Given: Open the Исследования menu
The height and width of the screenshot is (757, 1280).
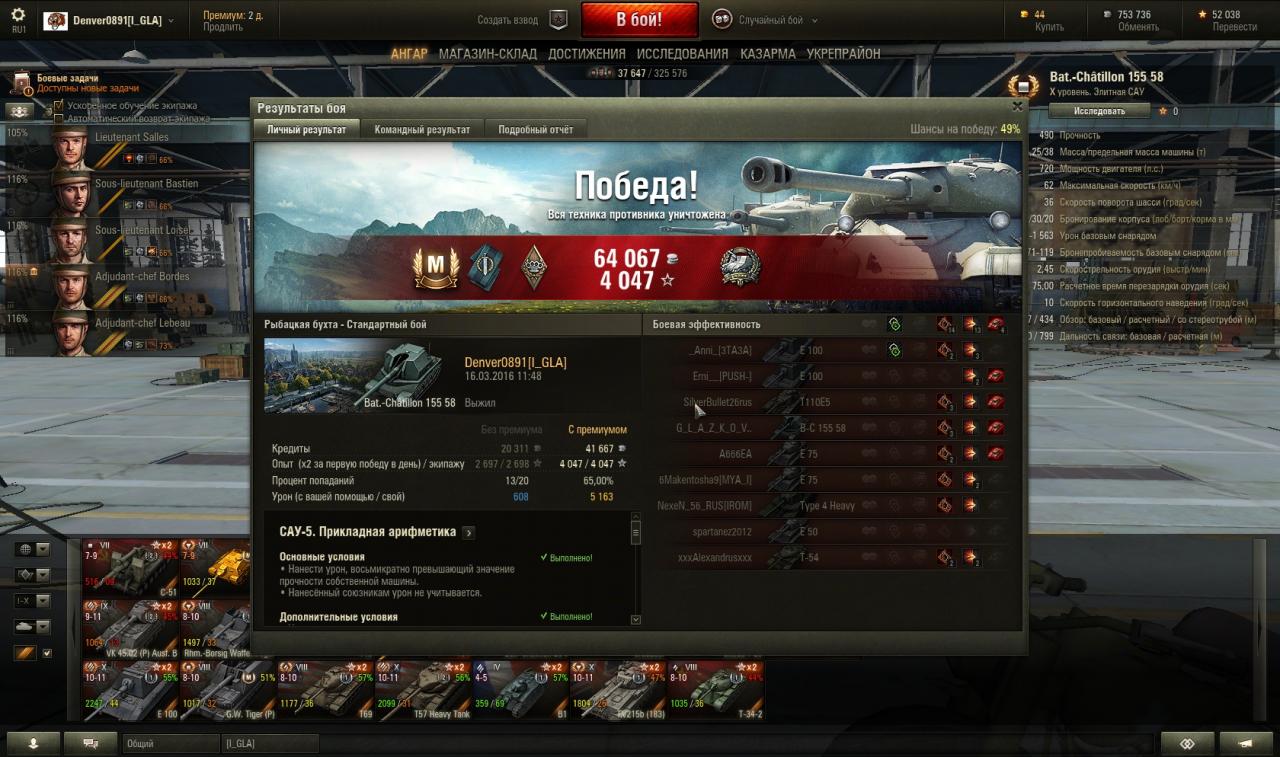Looking at the screenshot, I should click(x=682, y=54).
